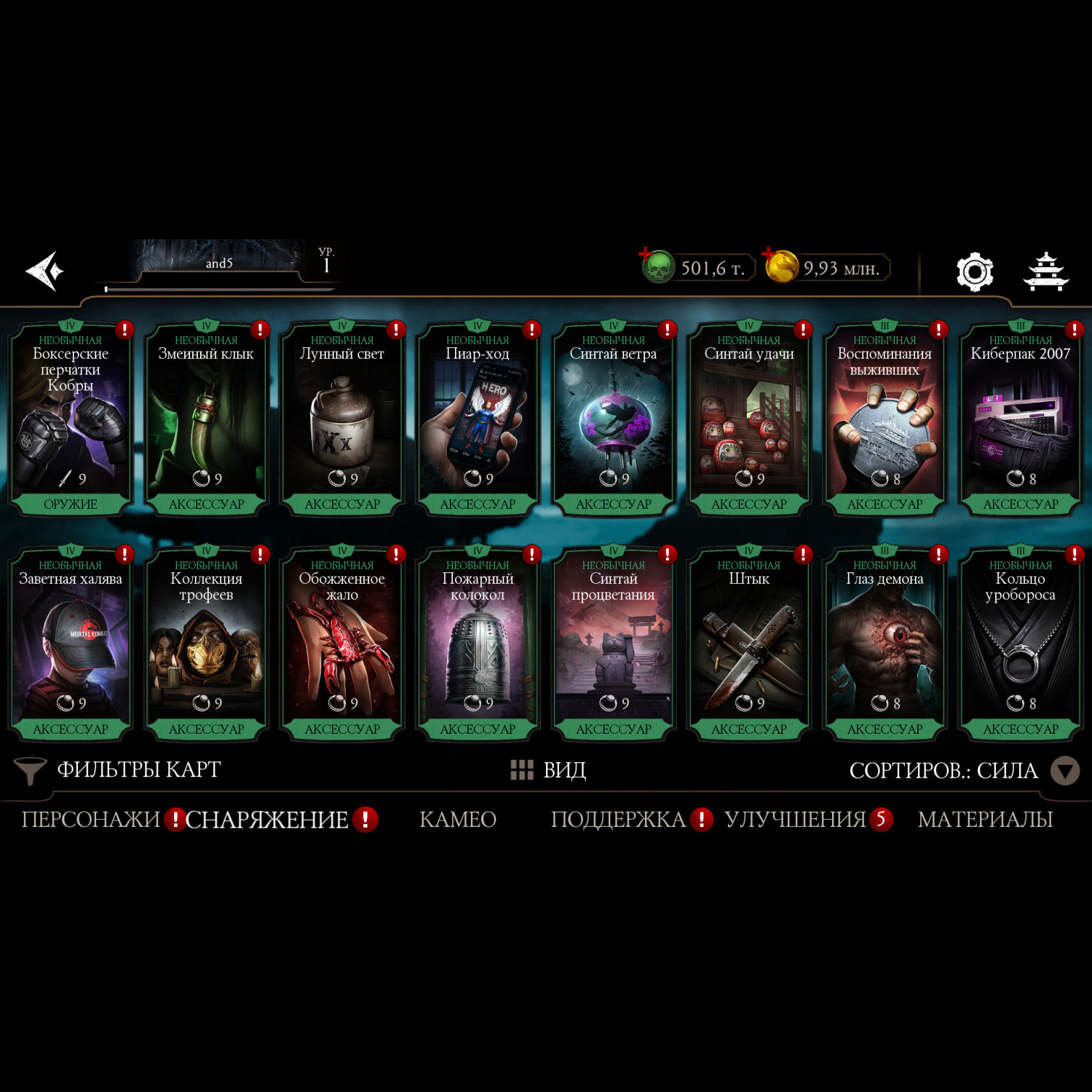Change the ВИД grid view
Image resolution: width=1092 pixels, height=1092 pixels.
pyautogui.click(x=549, y=770)
